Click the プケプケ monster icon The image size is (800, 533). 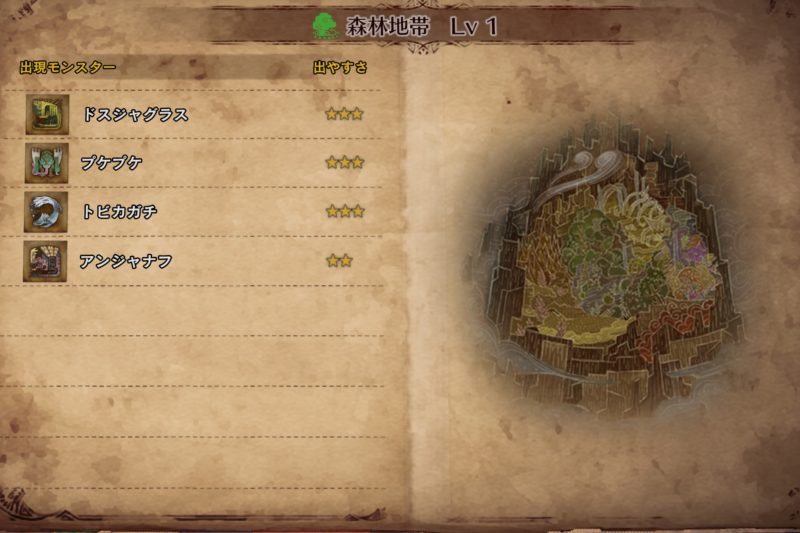(x=47, y=163)
